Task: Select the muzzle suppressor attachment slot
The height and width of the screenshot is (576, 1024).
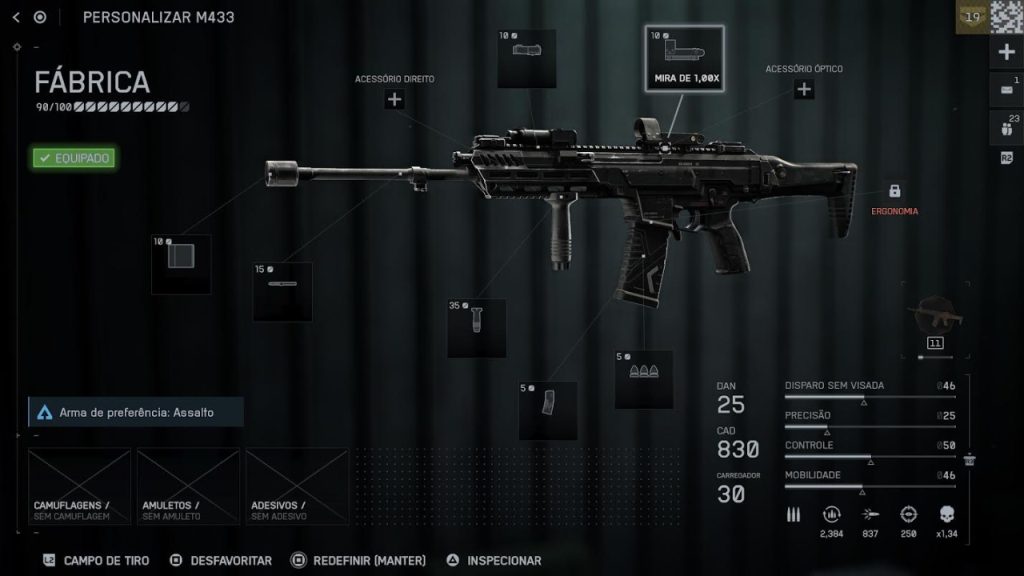Action: click(181, 264)
